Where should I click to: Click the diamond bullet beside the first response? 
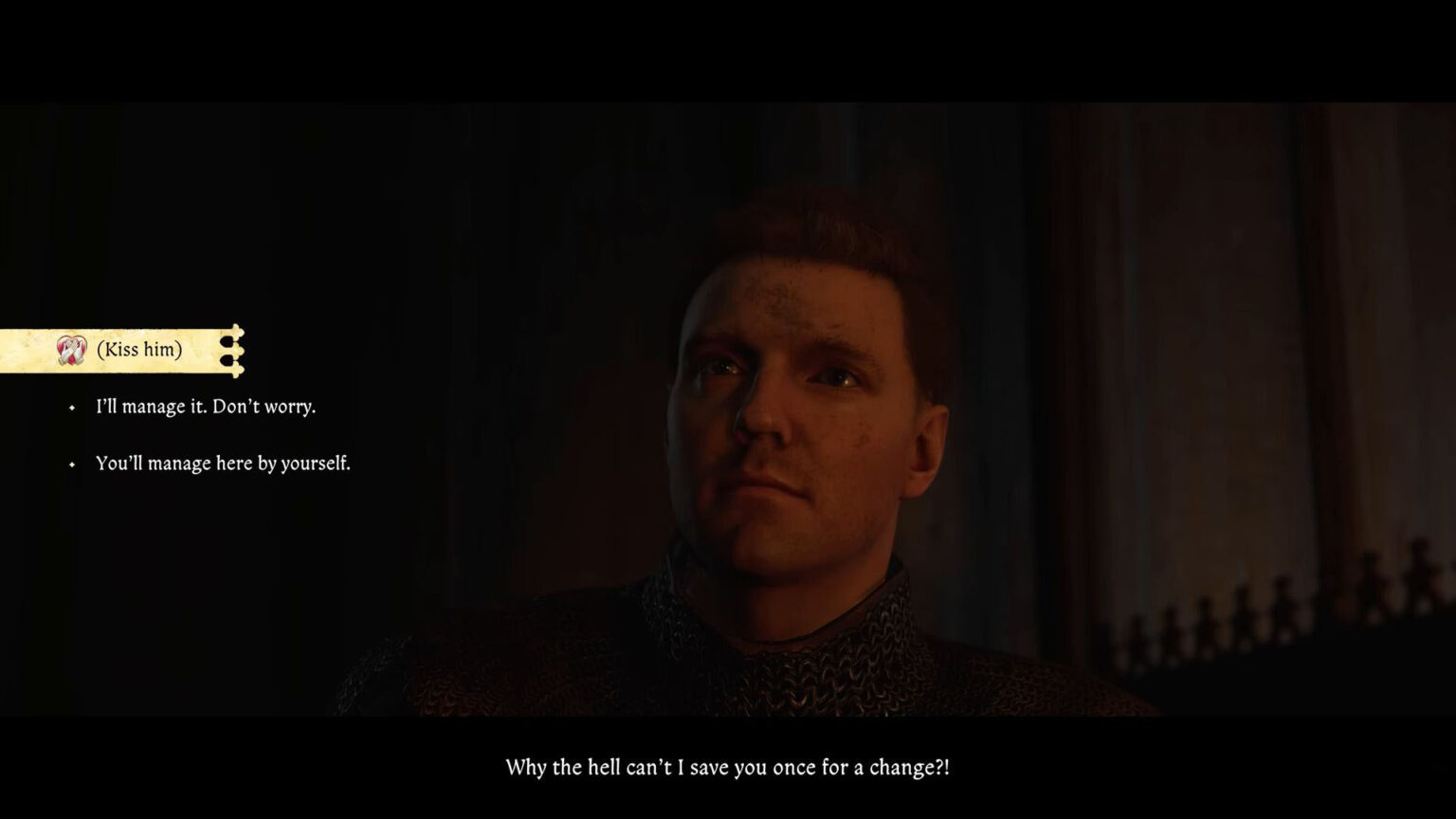pyautogui.click(x=70, y=408)
